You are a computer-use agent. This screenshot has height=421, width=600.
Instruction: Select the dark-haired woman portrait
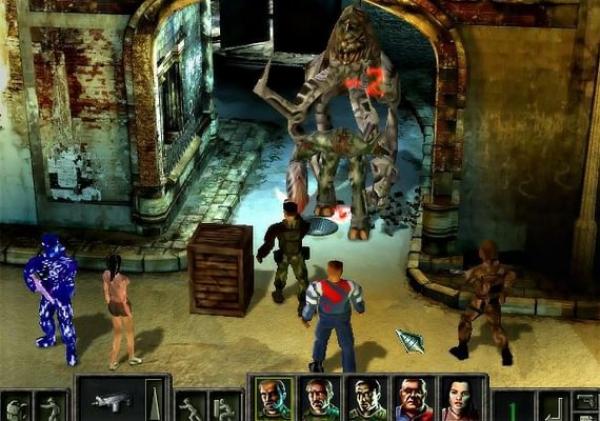(458, 399)
